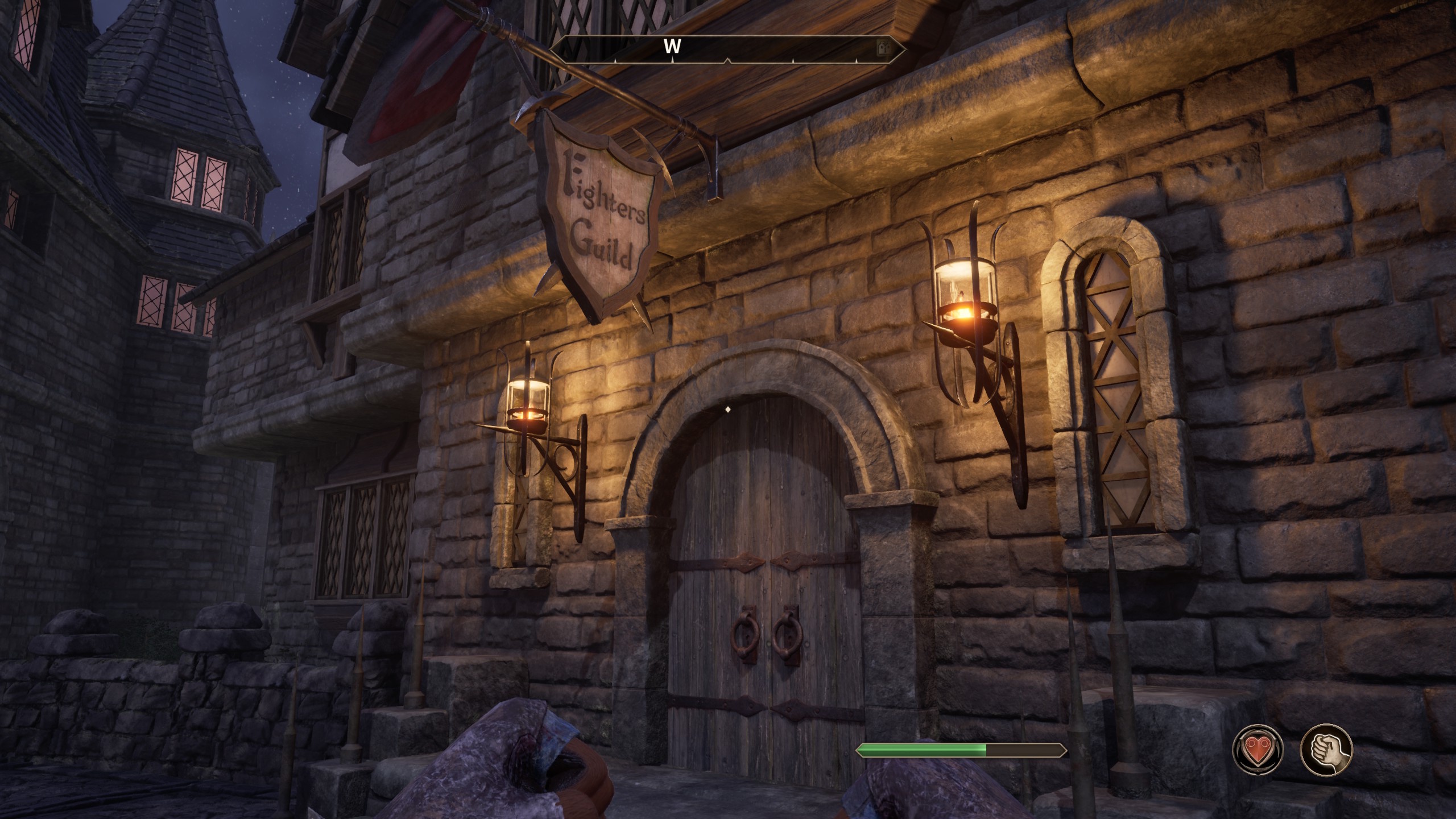This screenshot has height=819, width=1456.
Task: Click the fist hand-to-hand weapon icon
Action: (1326, 749)
